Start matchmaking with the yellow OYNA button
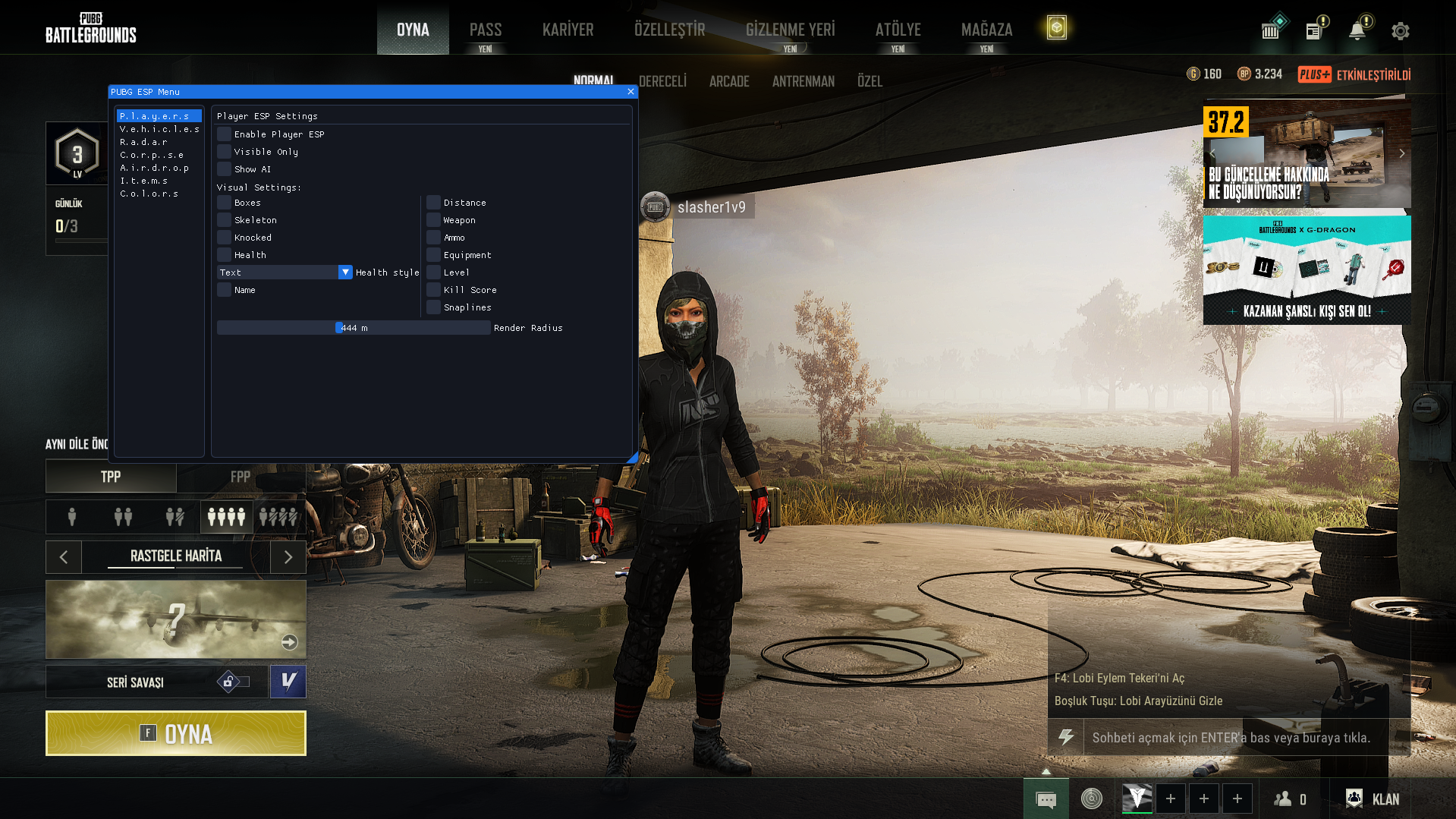 (x=176, y=733)
